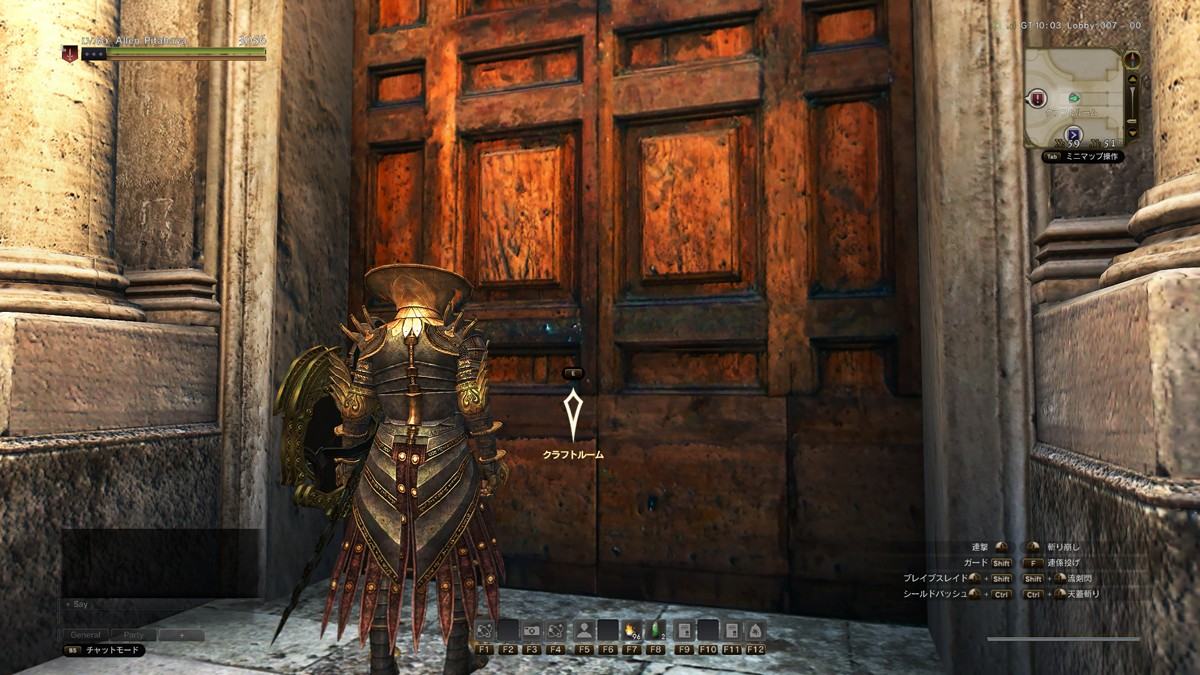The height and width of the screenshot is (675, 1200).
Task: Switch to the Party chat tab
Action: point(133,635)
